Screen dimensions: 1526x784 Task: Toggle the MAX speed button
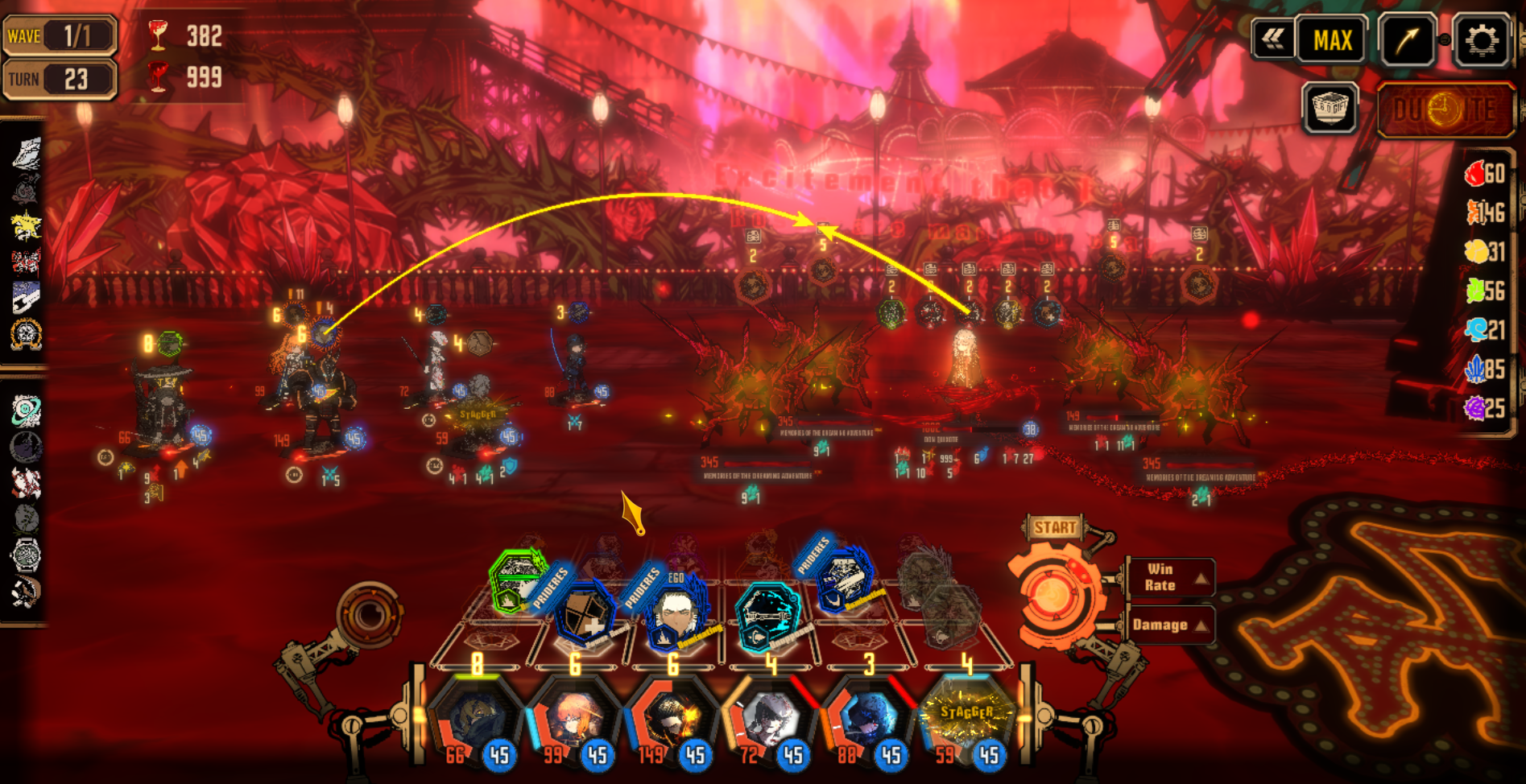1332,39
